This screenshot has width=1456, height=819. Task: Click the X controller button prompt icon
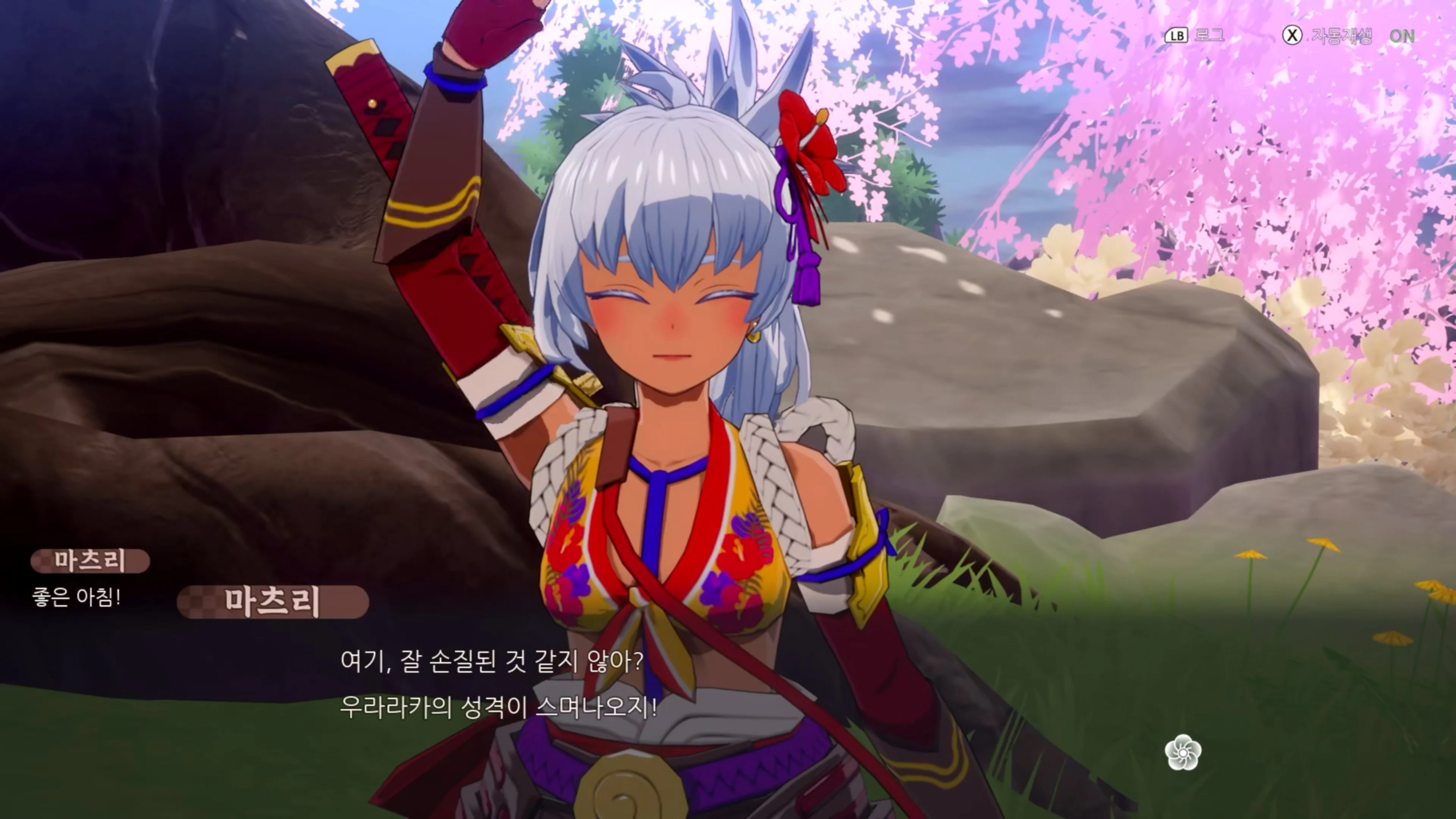1292,35
